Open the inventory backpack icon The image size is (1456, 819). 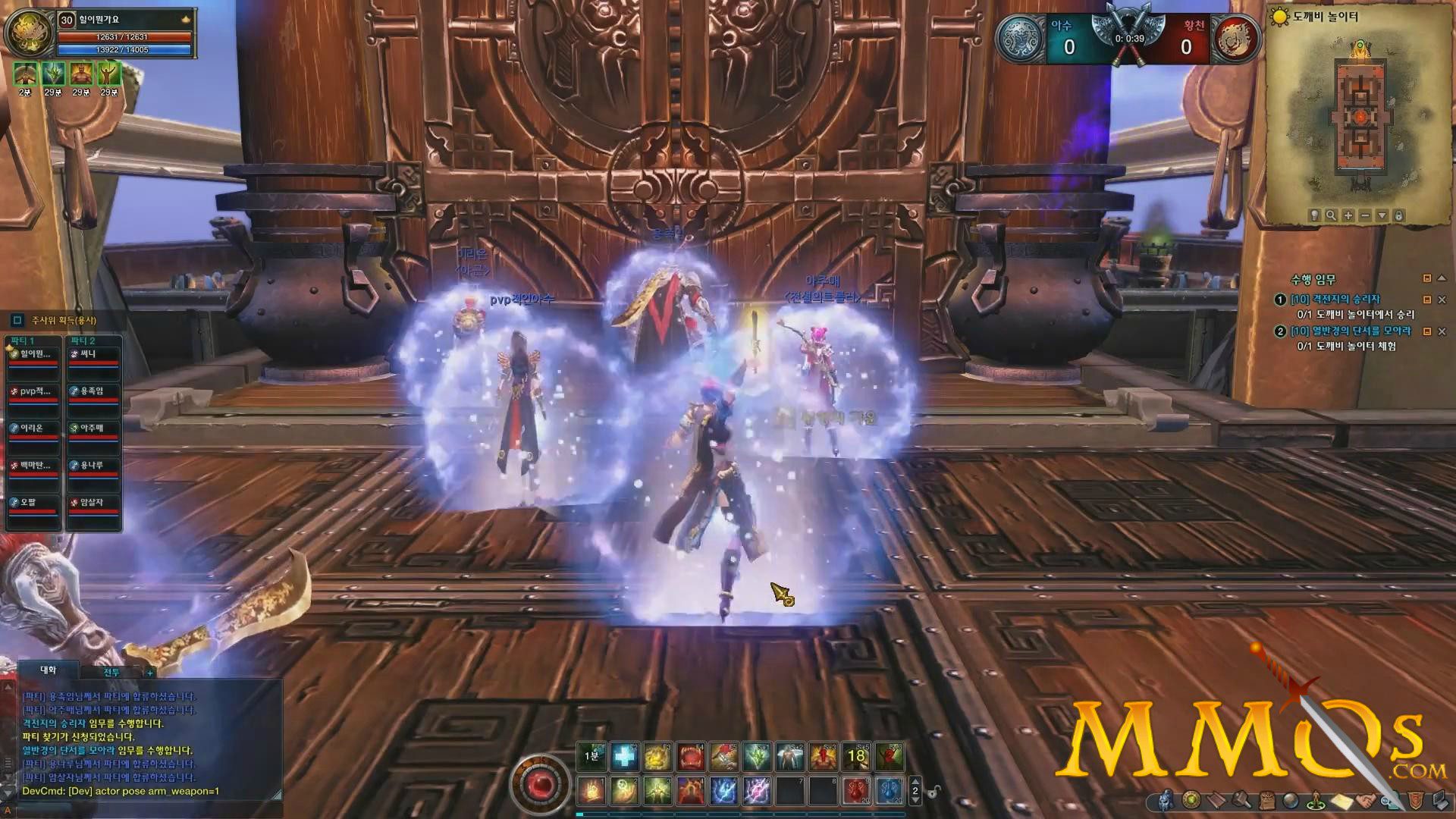click(1266, 801)
